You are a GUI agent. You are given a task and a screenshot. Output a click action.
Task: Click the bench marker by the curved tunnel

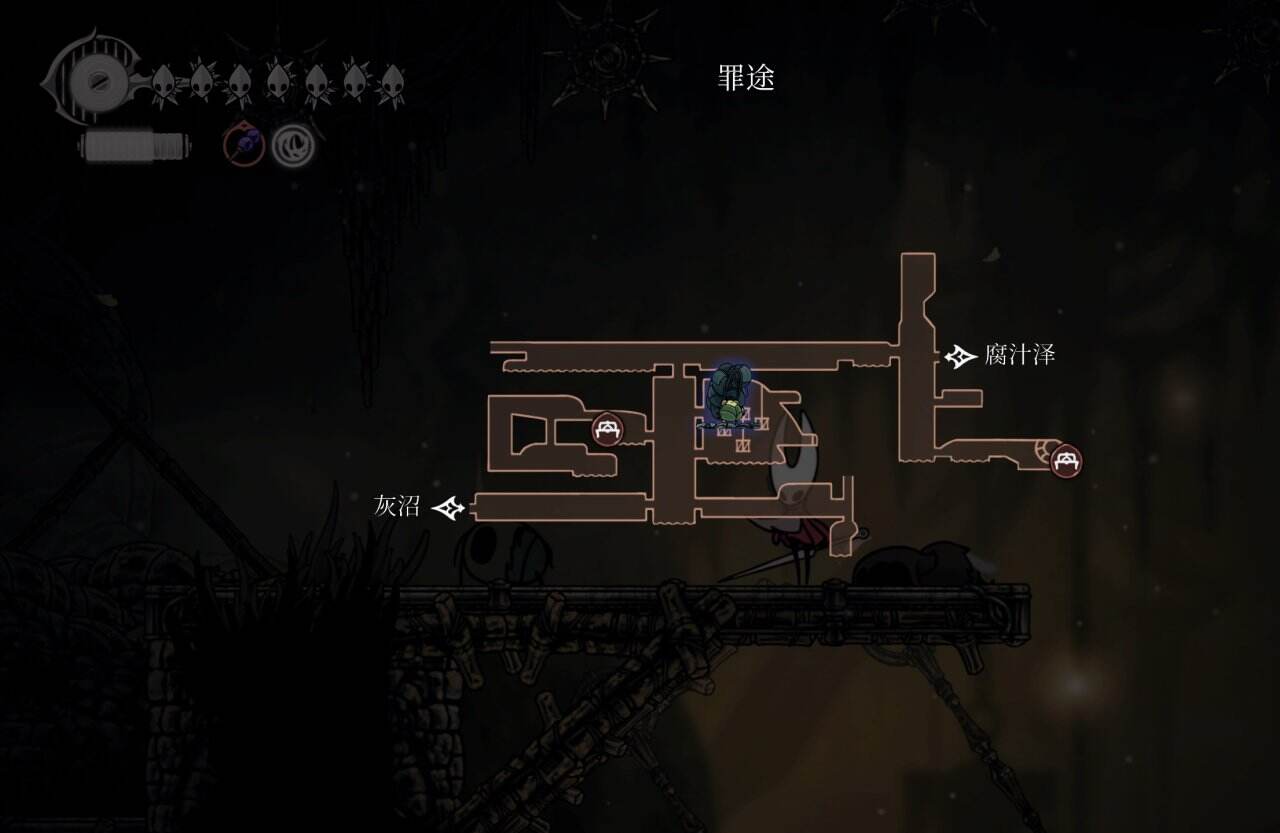pos(1066,460)
